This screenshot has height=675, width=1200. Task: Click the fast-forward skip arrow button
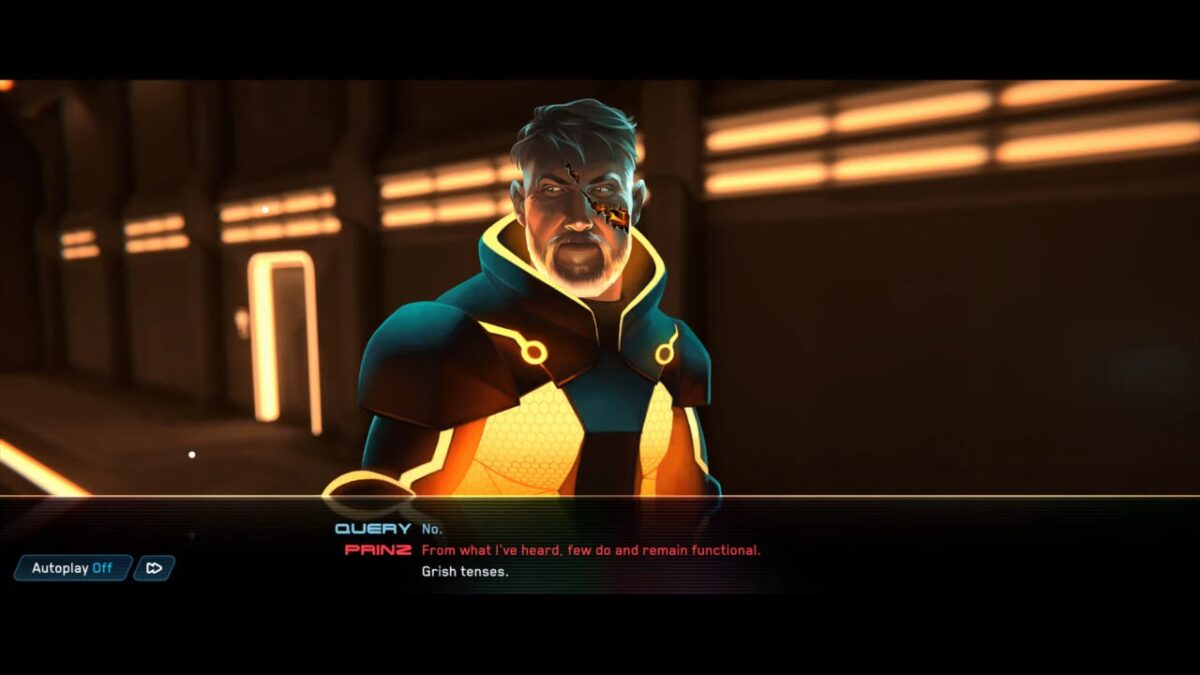pos(154,568)
